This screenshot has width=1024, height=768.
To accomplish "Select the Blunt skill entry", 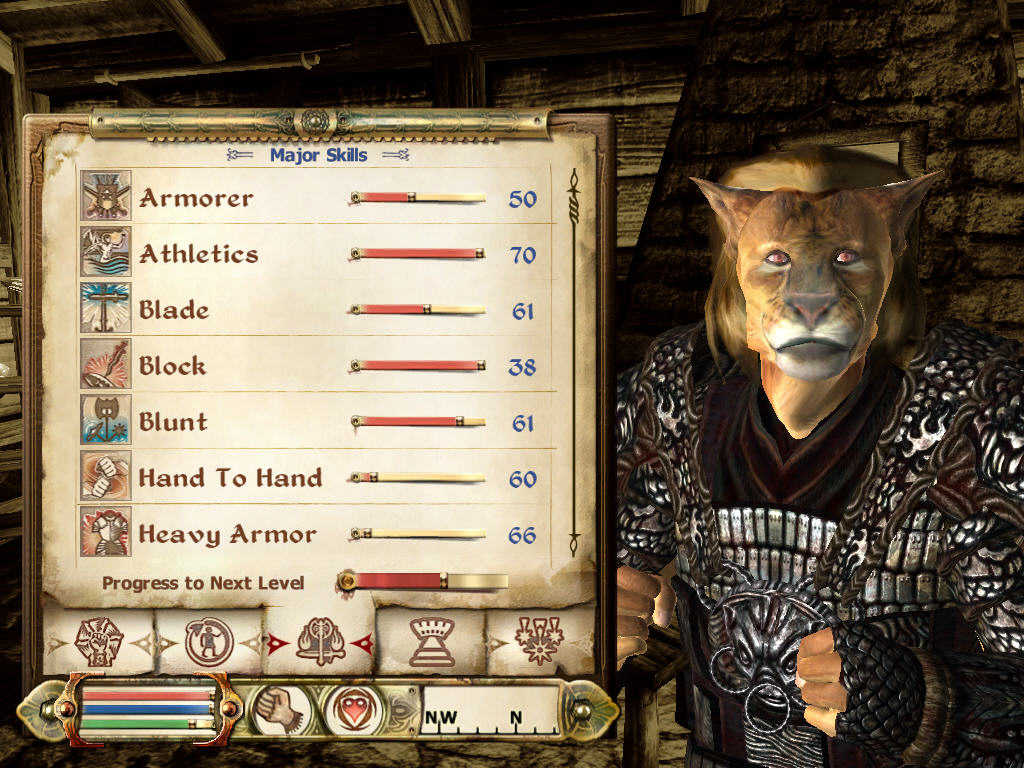I will [x=310, y=422].
